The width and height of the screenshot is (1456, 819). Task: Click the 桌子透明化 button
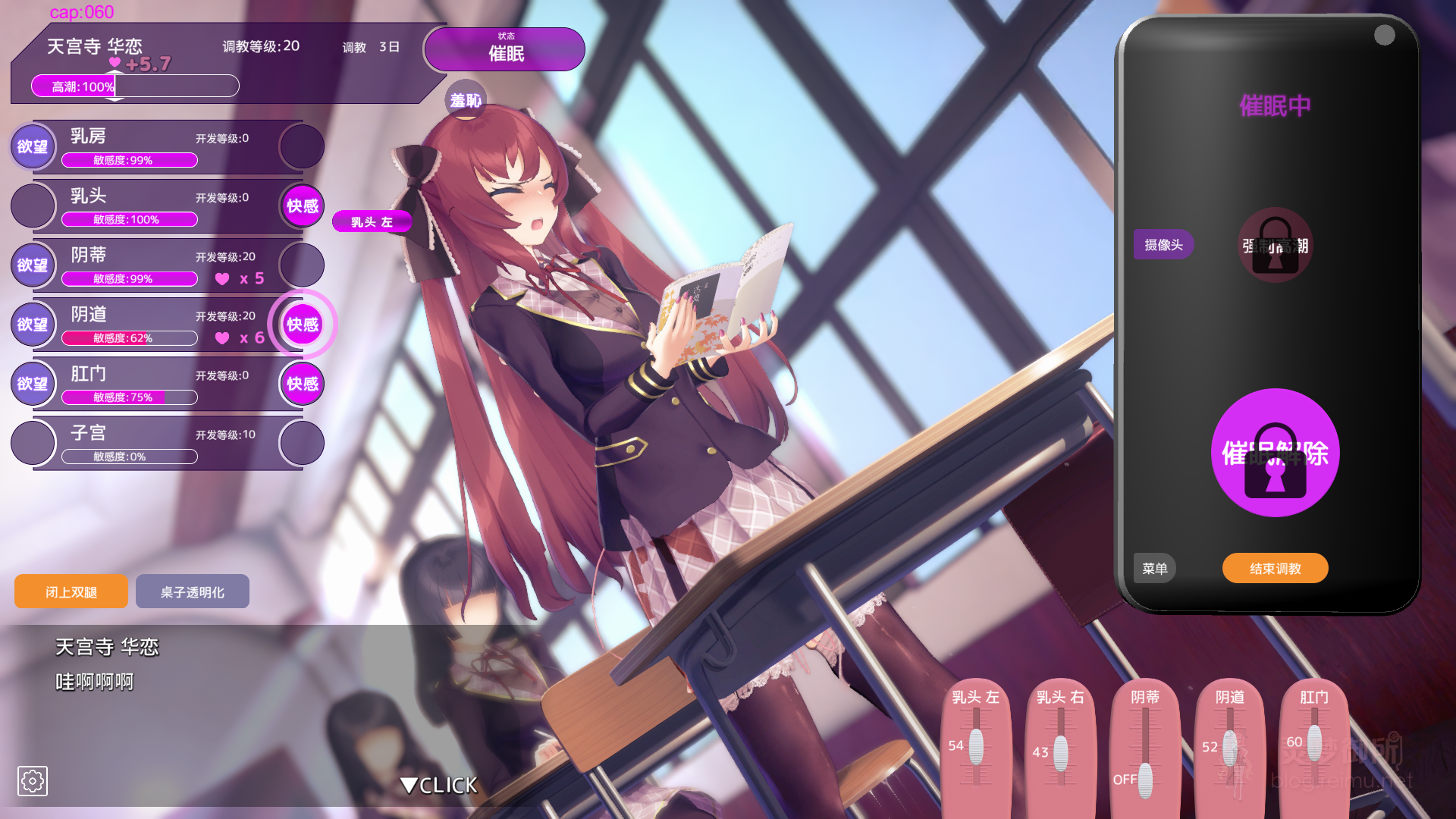[192, 591]
